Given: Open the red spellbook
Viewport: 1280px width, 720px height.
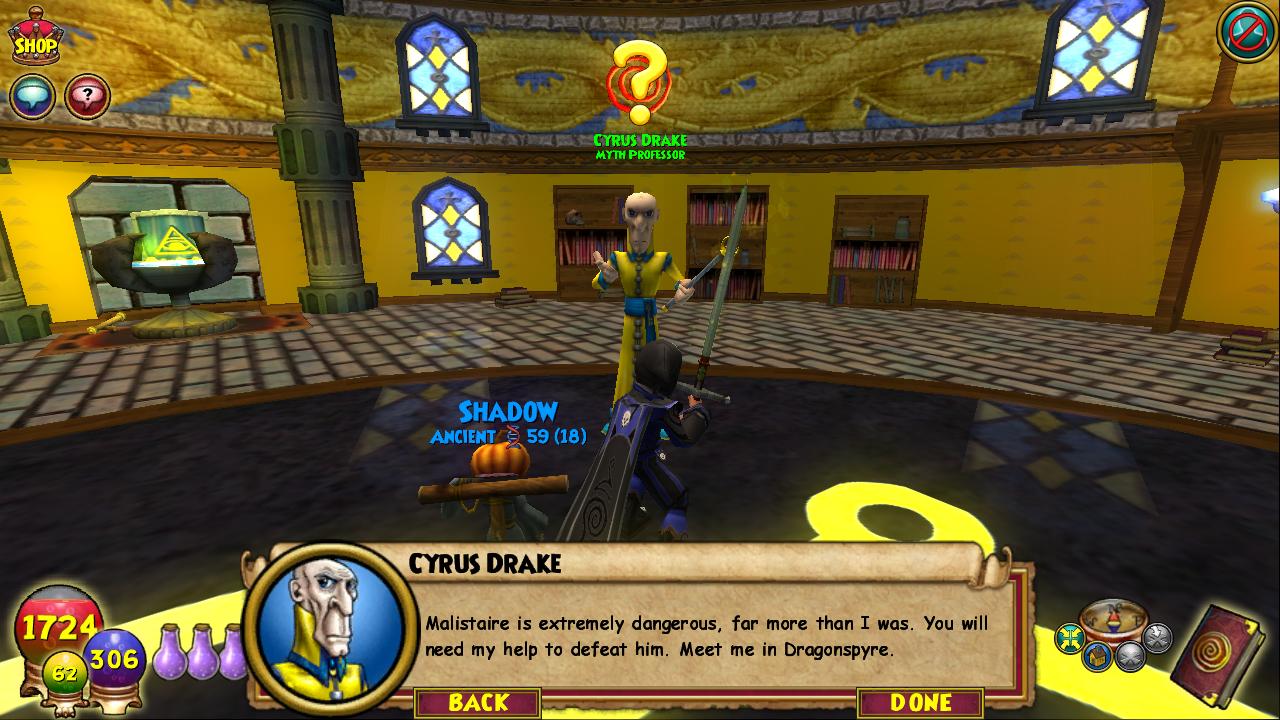Looking at the screenshot, I should tap(1218, 655).
